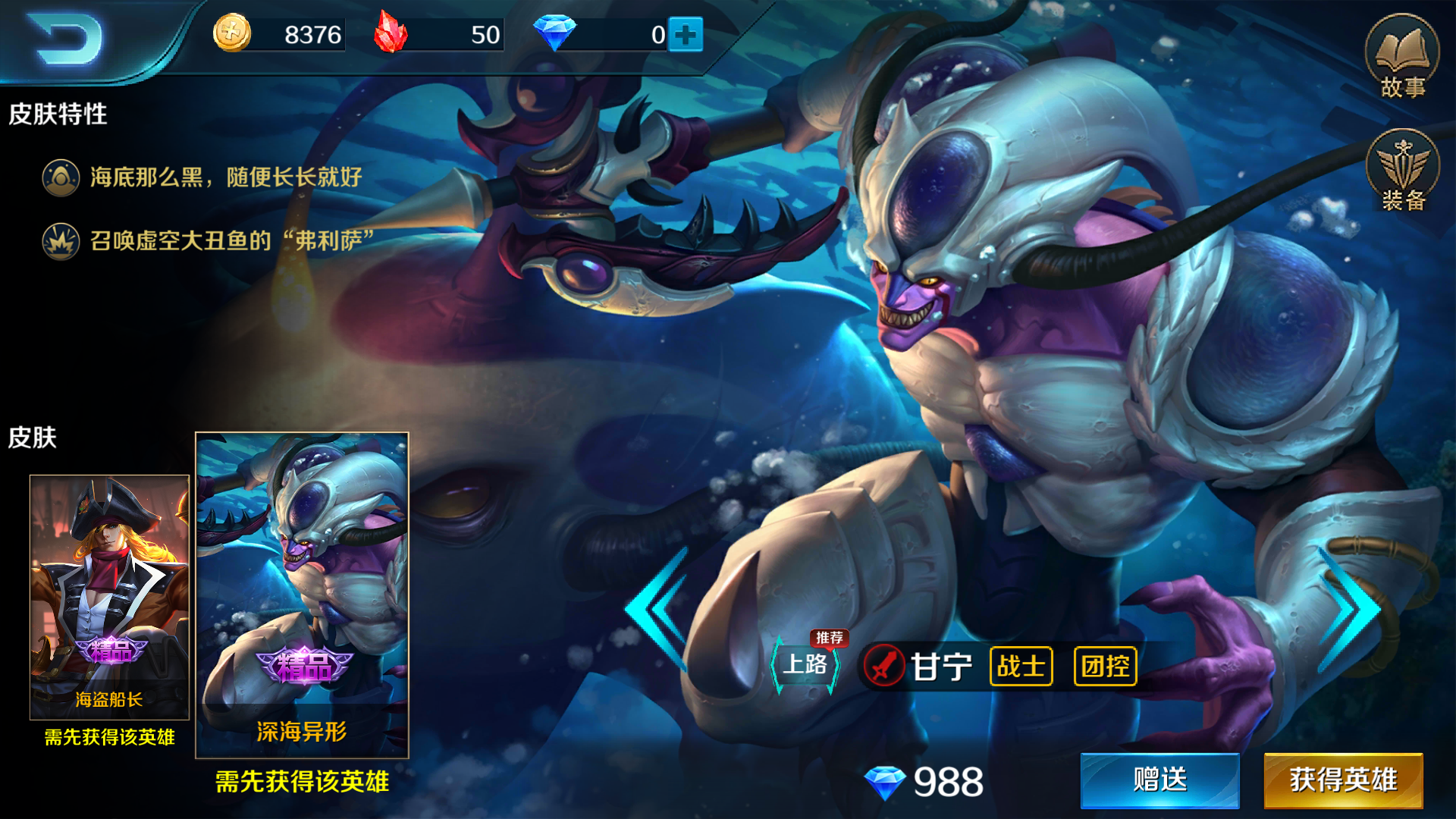The height and width of the screenshot is (819, 1456).
Task: Tap the 上路 recommended lane badge
Action: coord(805,664)
